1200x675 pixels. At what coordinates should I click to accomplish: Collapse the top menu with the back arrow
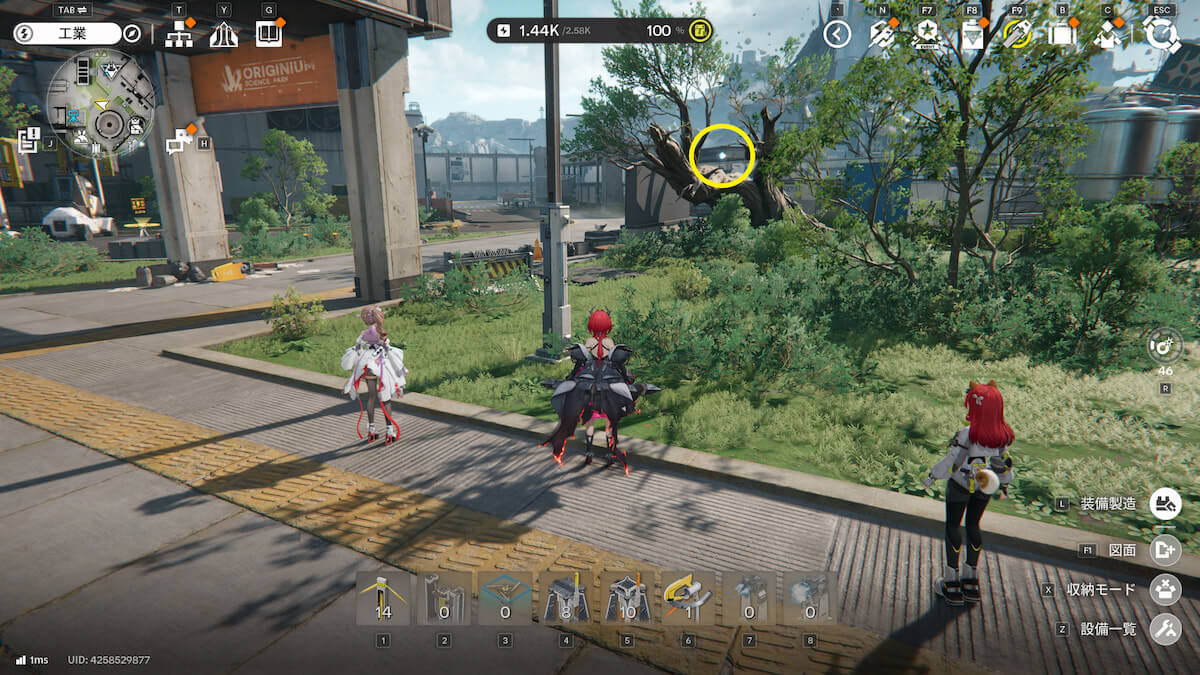tap(837, 34)
